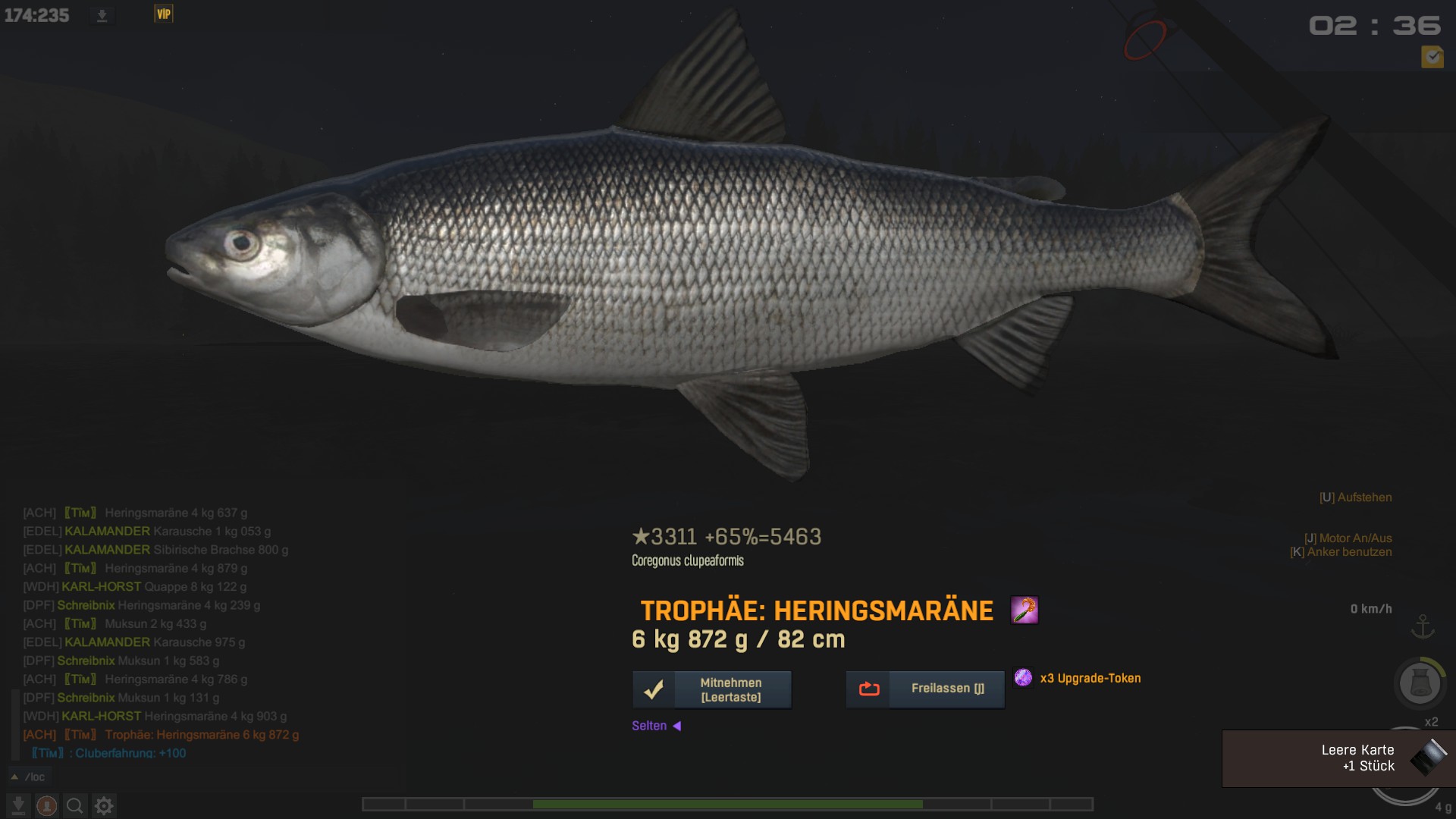Open the gear settings icon
This screenshot has height=819, width=1456.
tap(104, 805)
